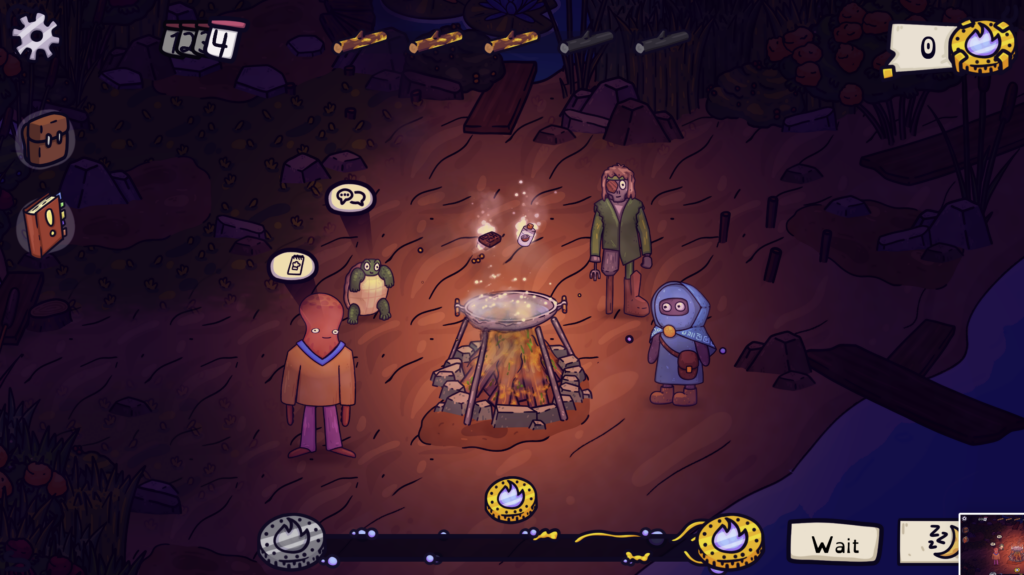The height and width of the screenshot is (575, 1024).
Task: Click the Wait button
Action: 834,544
